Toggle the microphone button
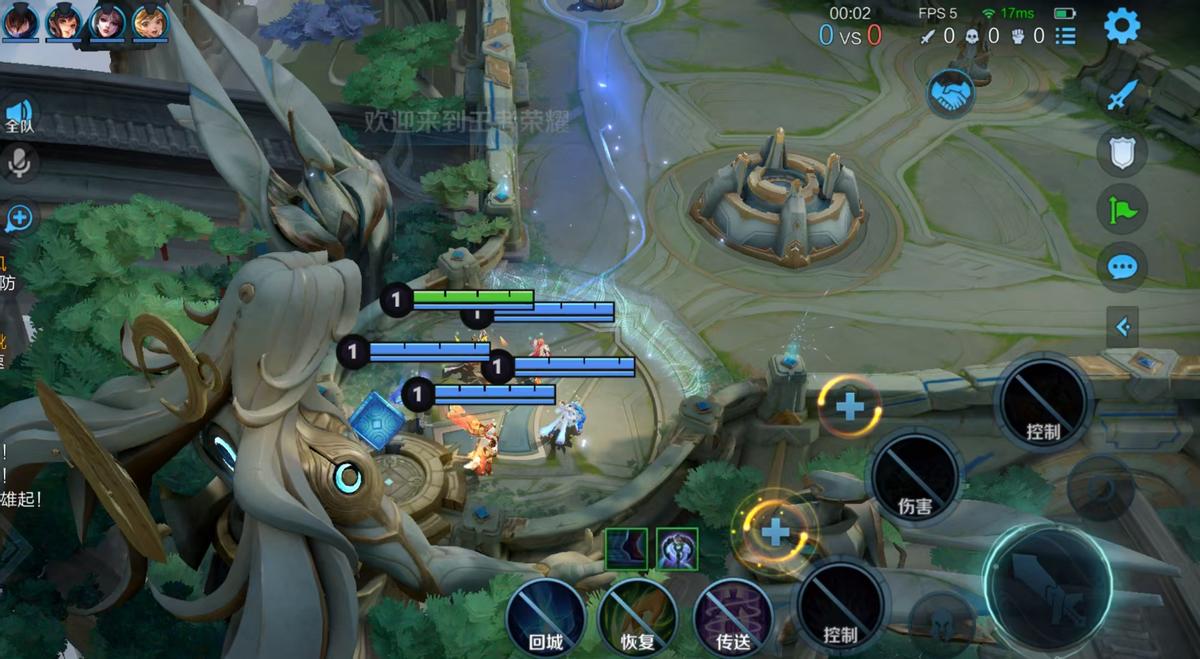 (x=19, y=162)
